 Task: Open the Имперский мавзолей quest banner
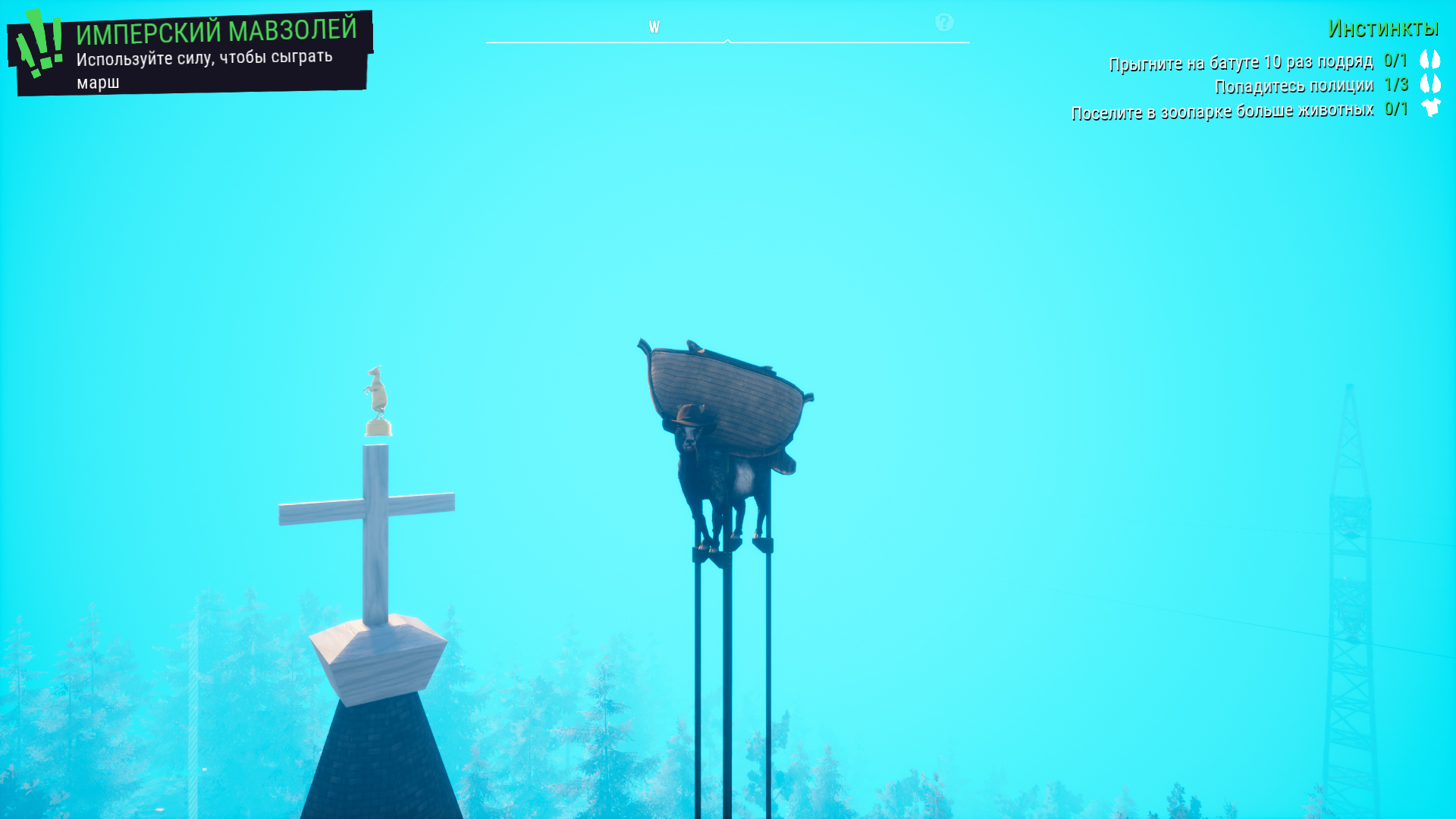pos(190,53)
